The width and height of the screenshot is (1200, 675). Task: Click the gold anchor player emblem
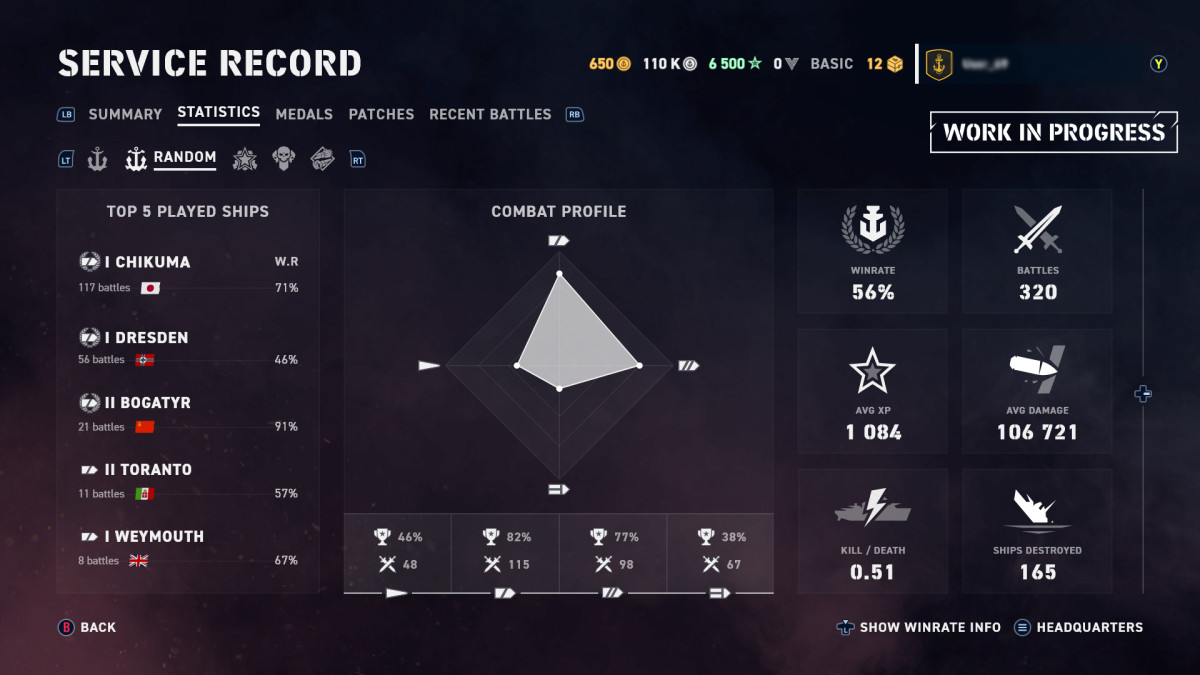click(x=939, y=64)
